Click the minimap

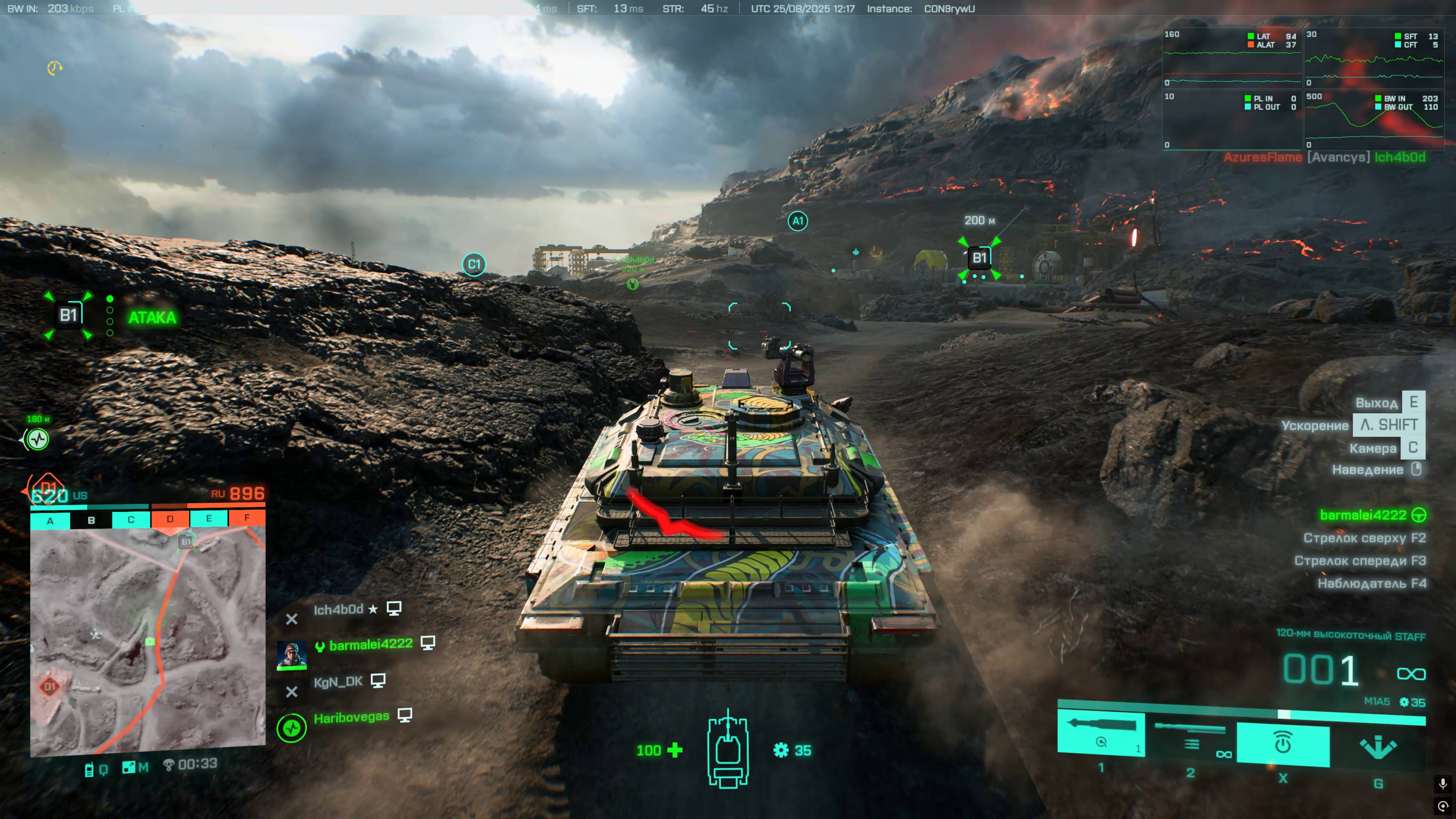click(x=148, y=641)
